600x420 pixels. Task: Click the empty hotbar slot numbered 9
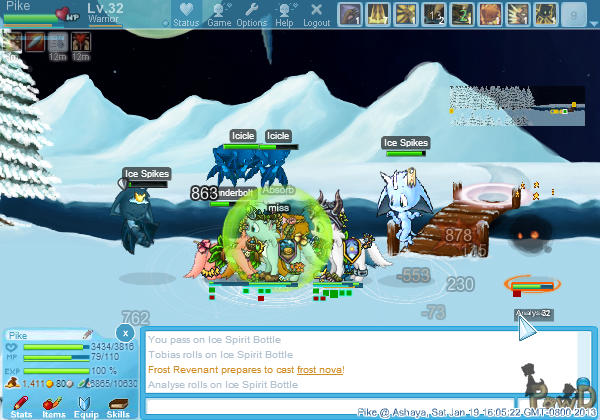tap(573, 14)
